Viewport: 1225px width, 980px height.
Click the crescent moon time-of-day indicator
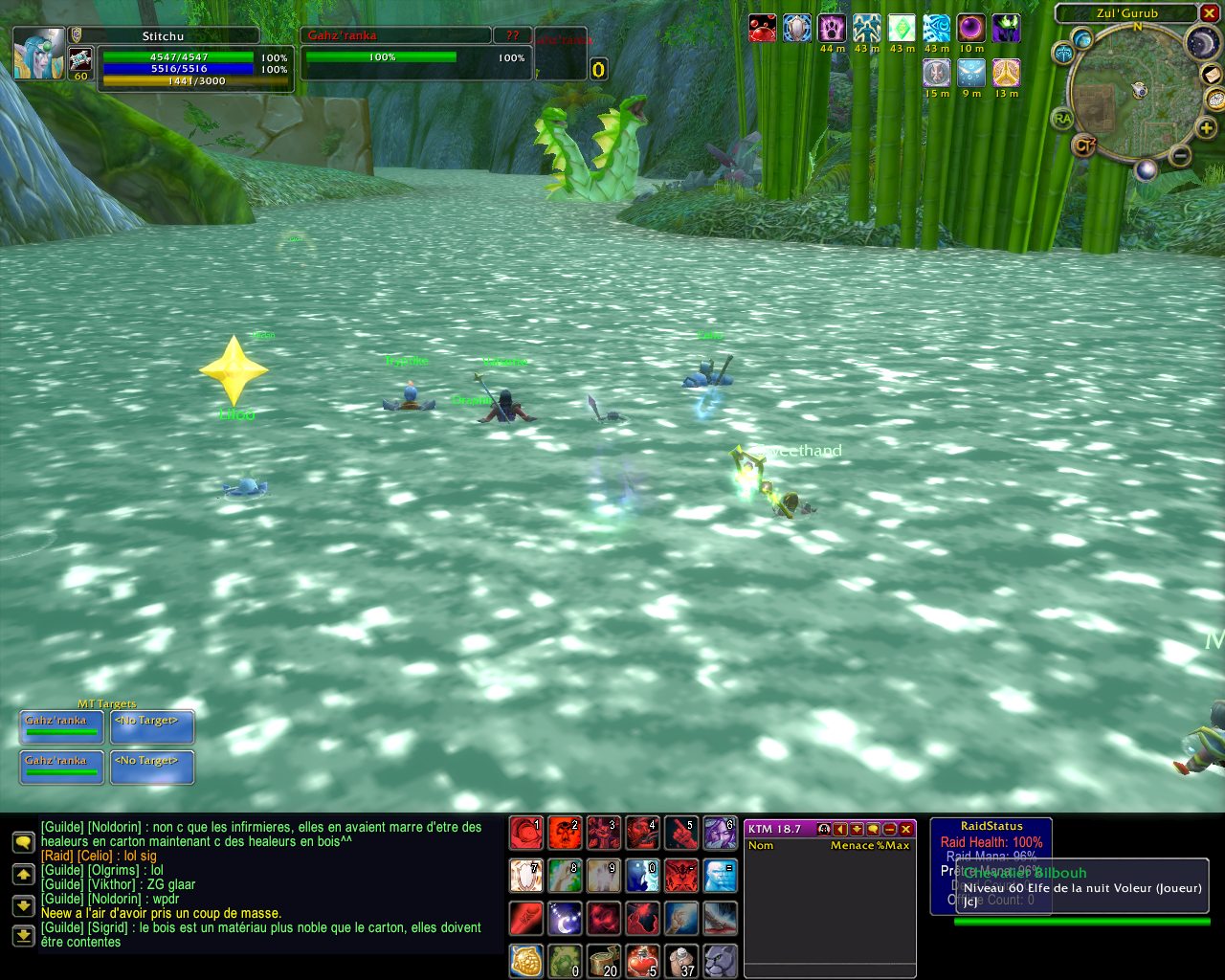pos(1201,42)
